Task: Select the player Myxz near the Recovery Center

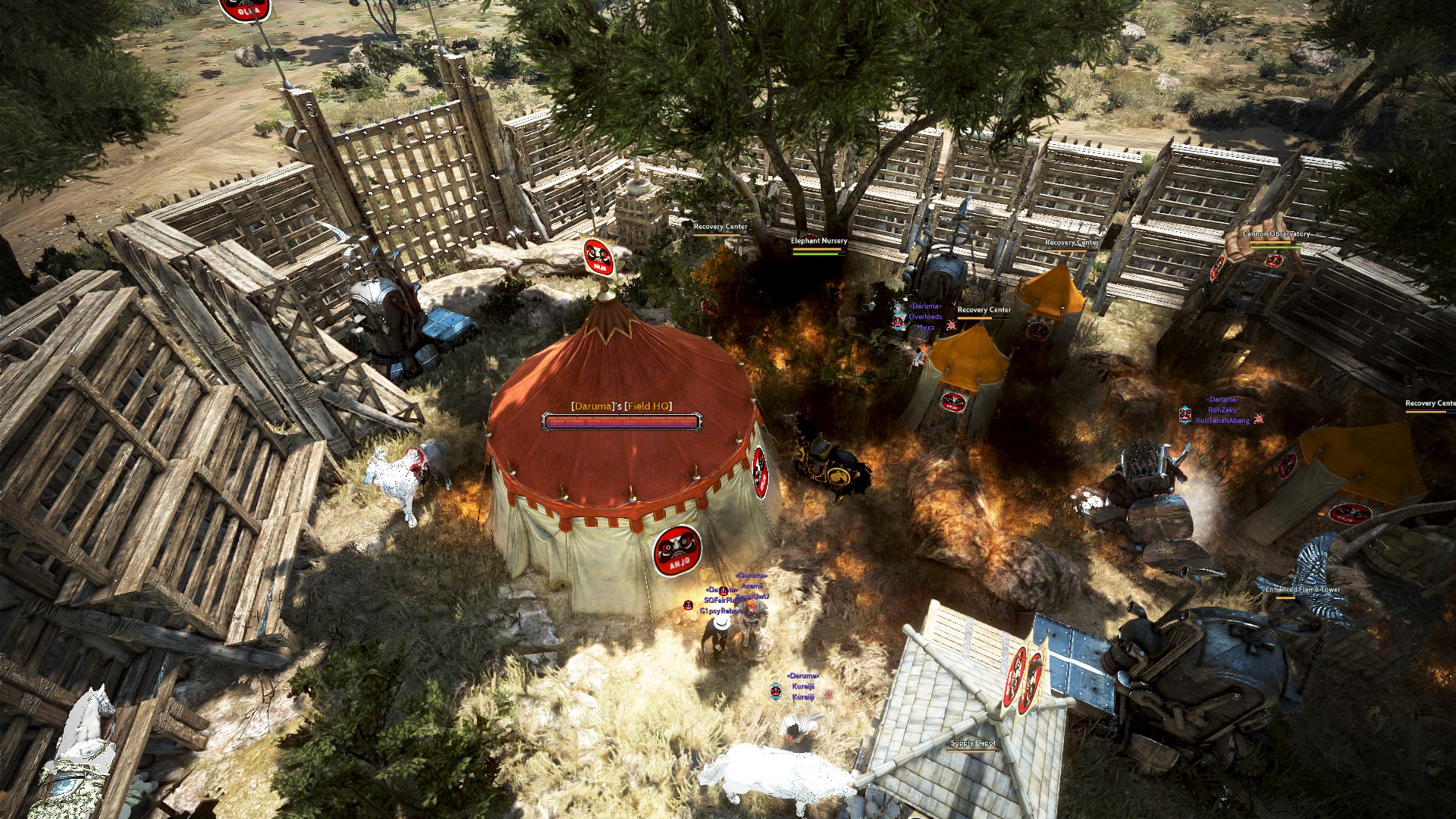Action: pyautogui.click(x=926, y=327)
